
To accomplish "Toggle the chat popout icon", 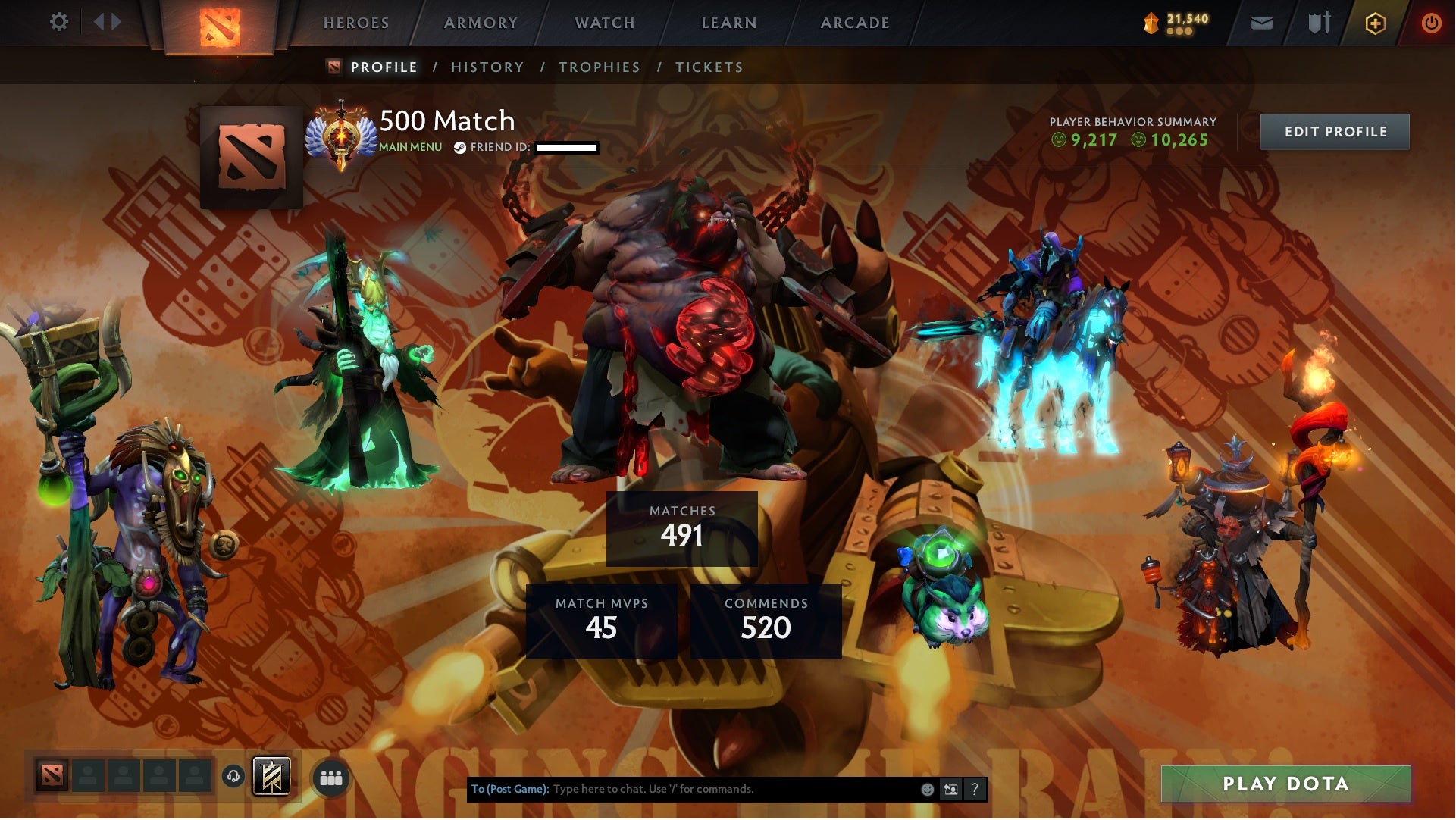I will click(x=950, y=789).
